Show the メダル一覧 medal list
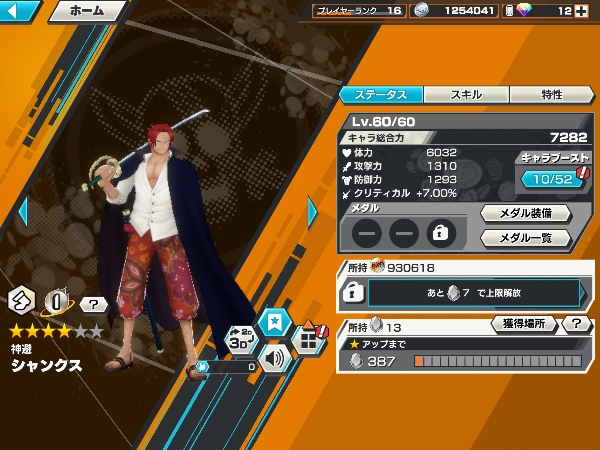 click(x=525, y=238)
